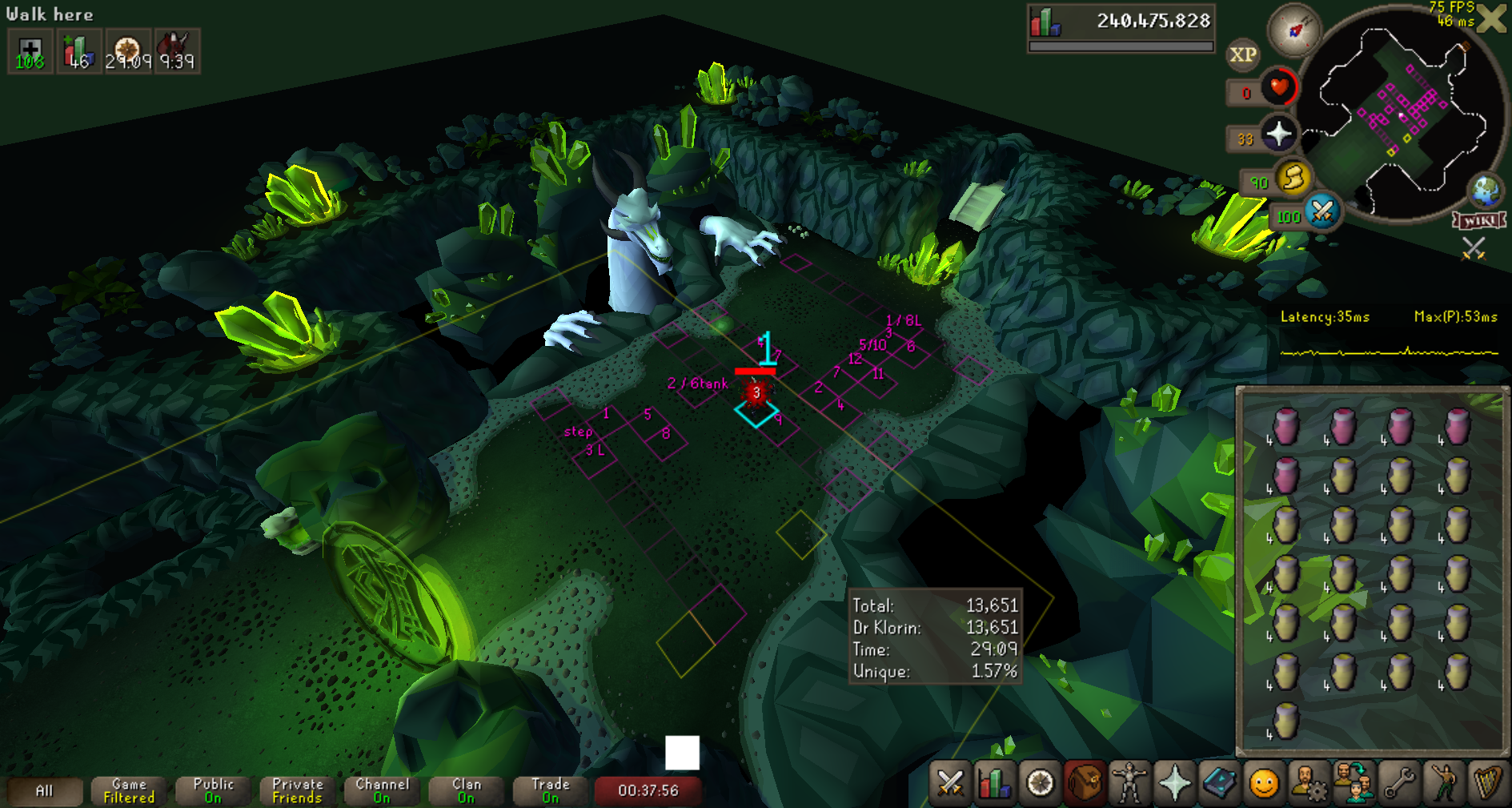Toggle run with the boot orb
Viewport: 1512px width, 808px height.
tap(1293, 178)
